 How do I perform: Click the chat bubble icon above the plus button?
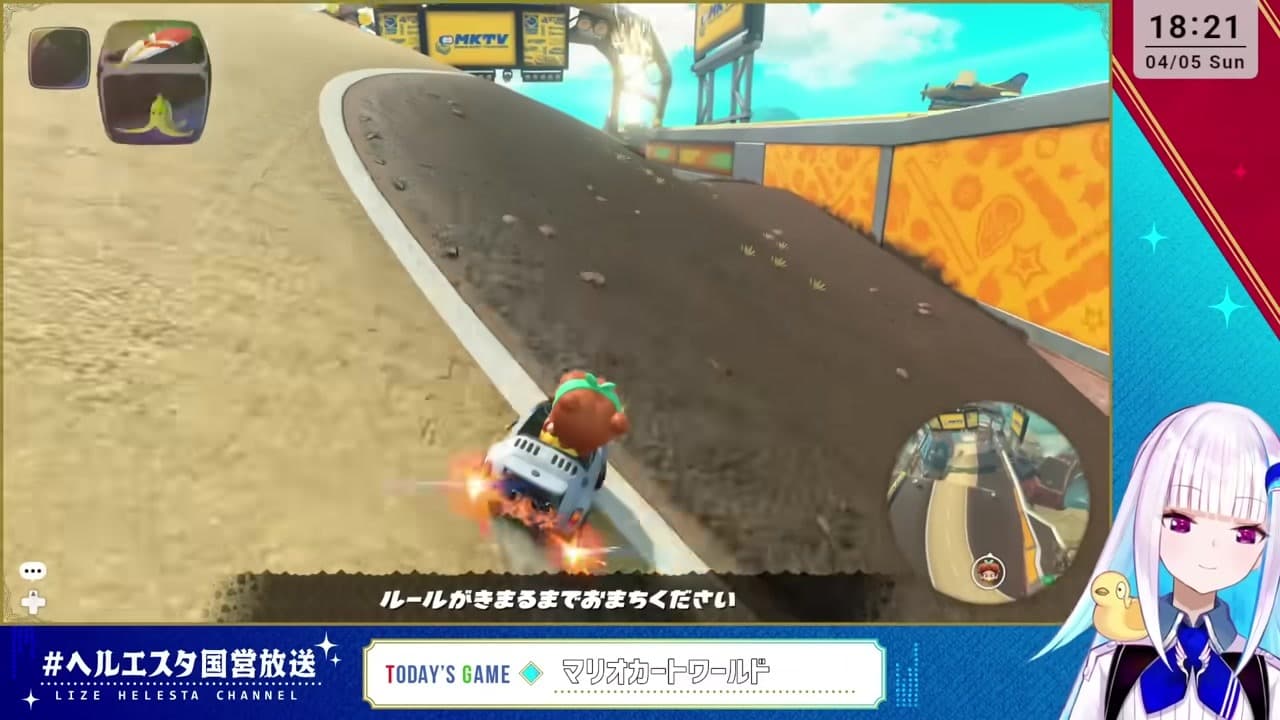(x=35, y=571)
